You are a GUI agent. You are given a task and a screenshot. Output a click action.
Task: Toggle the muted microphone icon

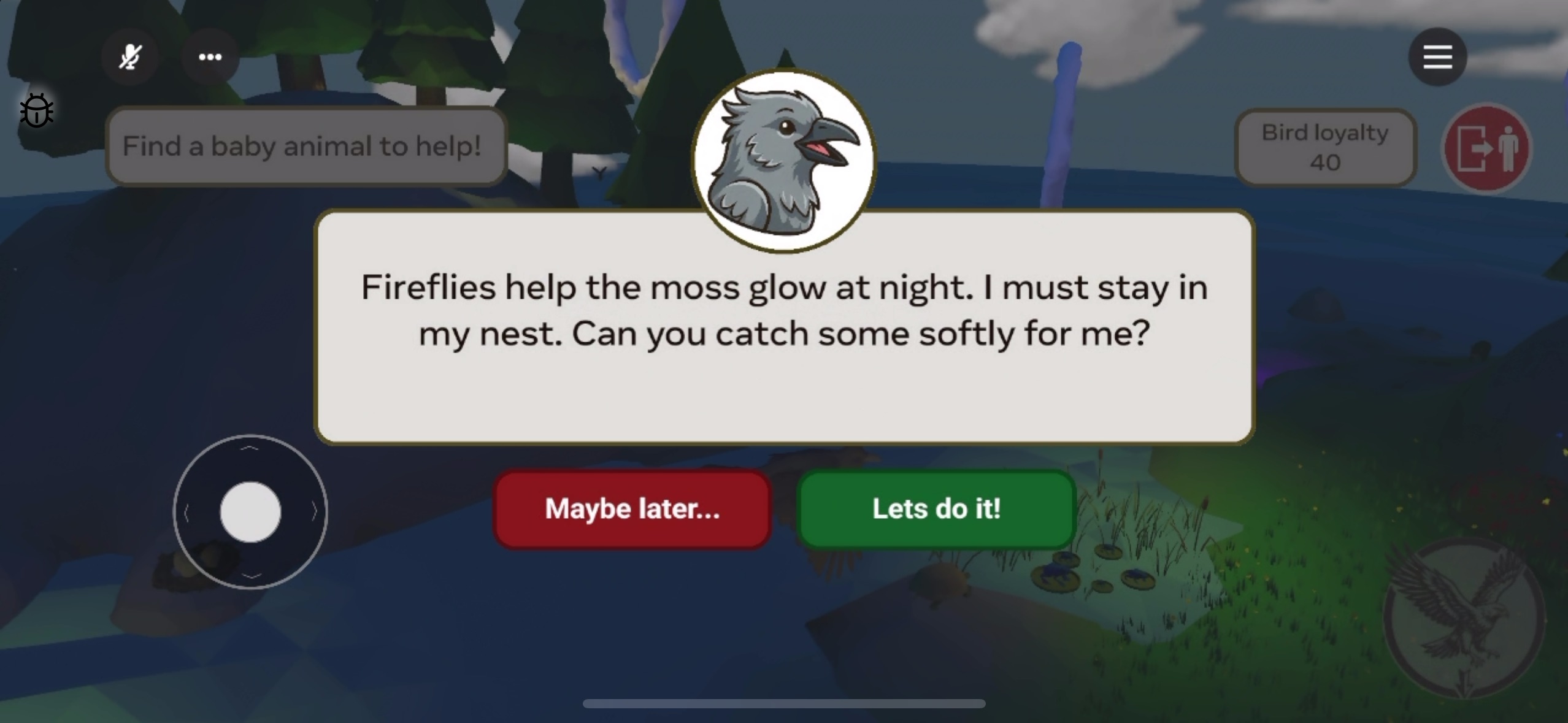[x=130, y=57]
